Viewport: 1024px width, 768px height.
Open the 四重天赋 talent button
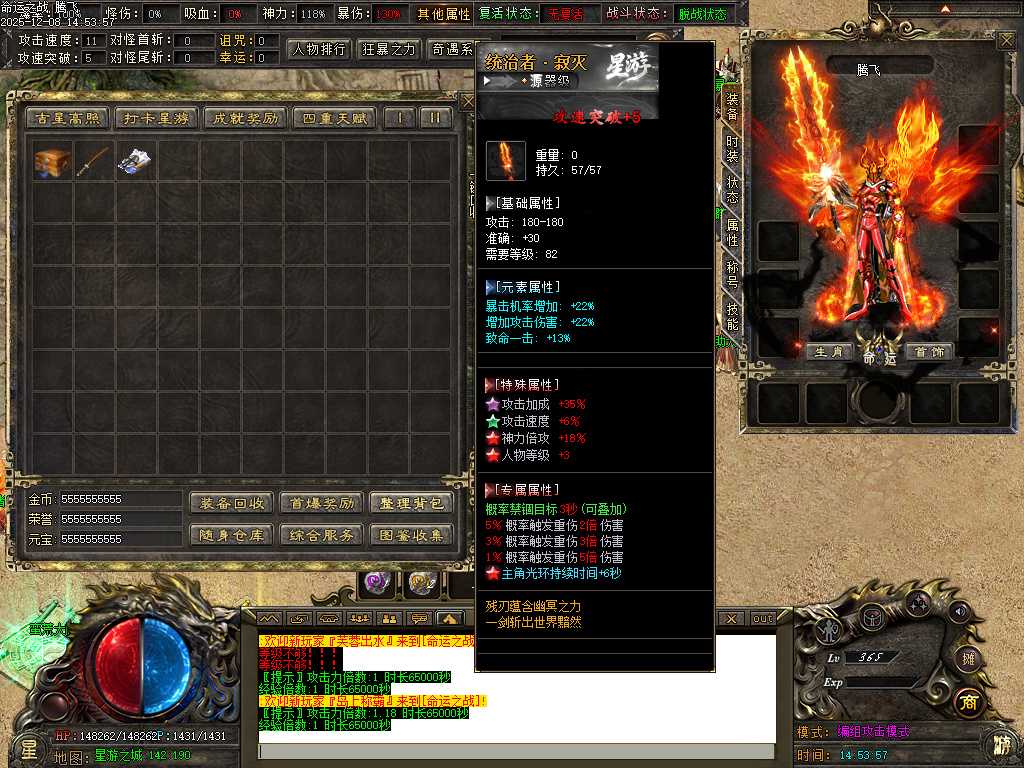point(333,118)
